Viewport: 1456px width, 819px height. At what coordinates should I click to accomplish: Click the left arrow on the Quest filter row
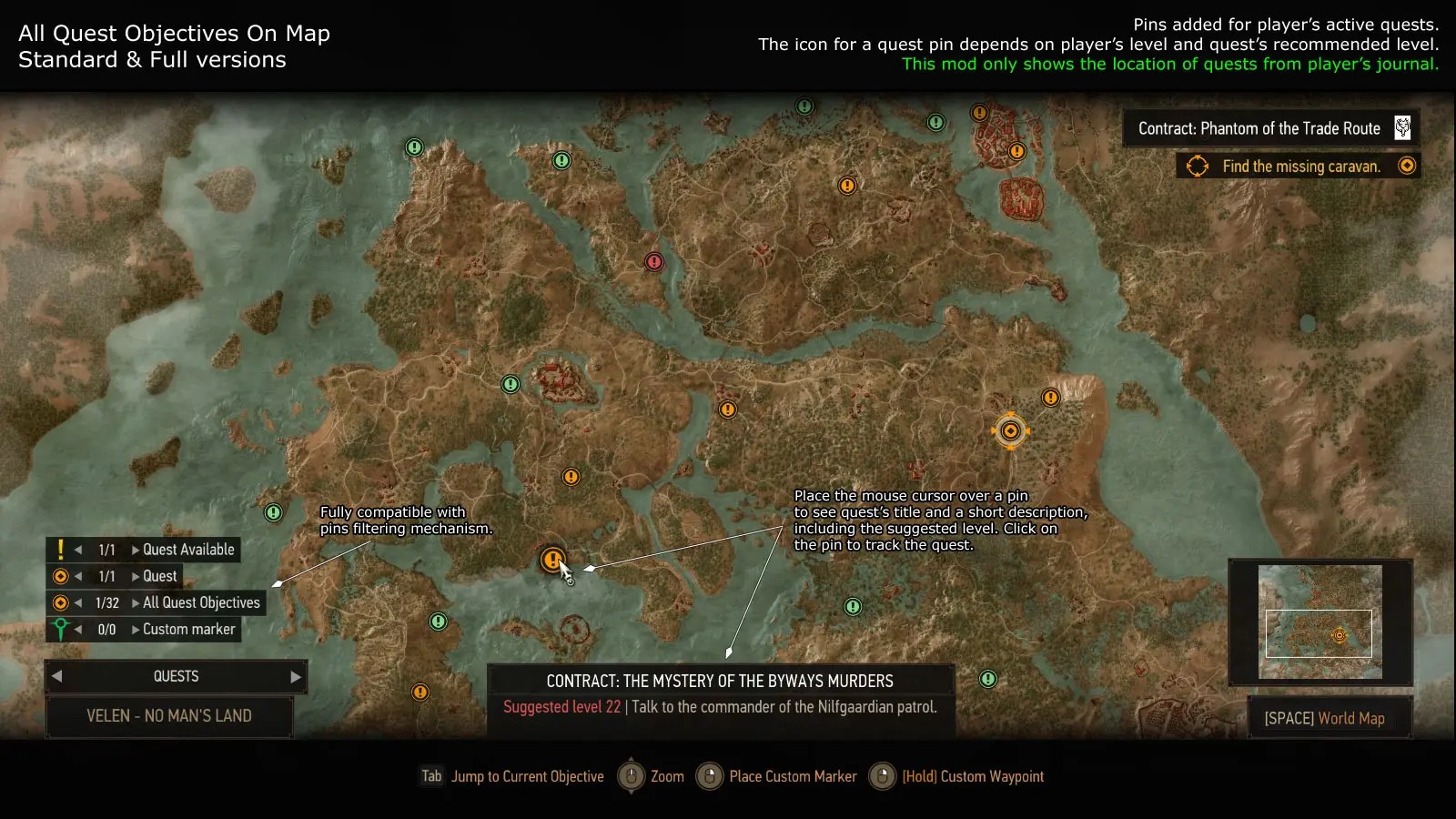(79, 575)
